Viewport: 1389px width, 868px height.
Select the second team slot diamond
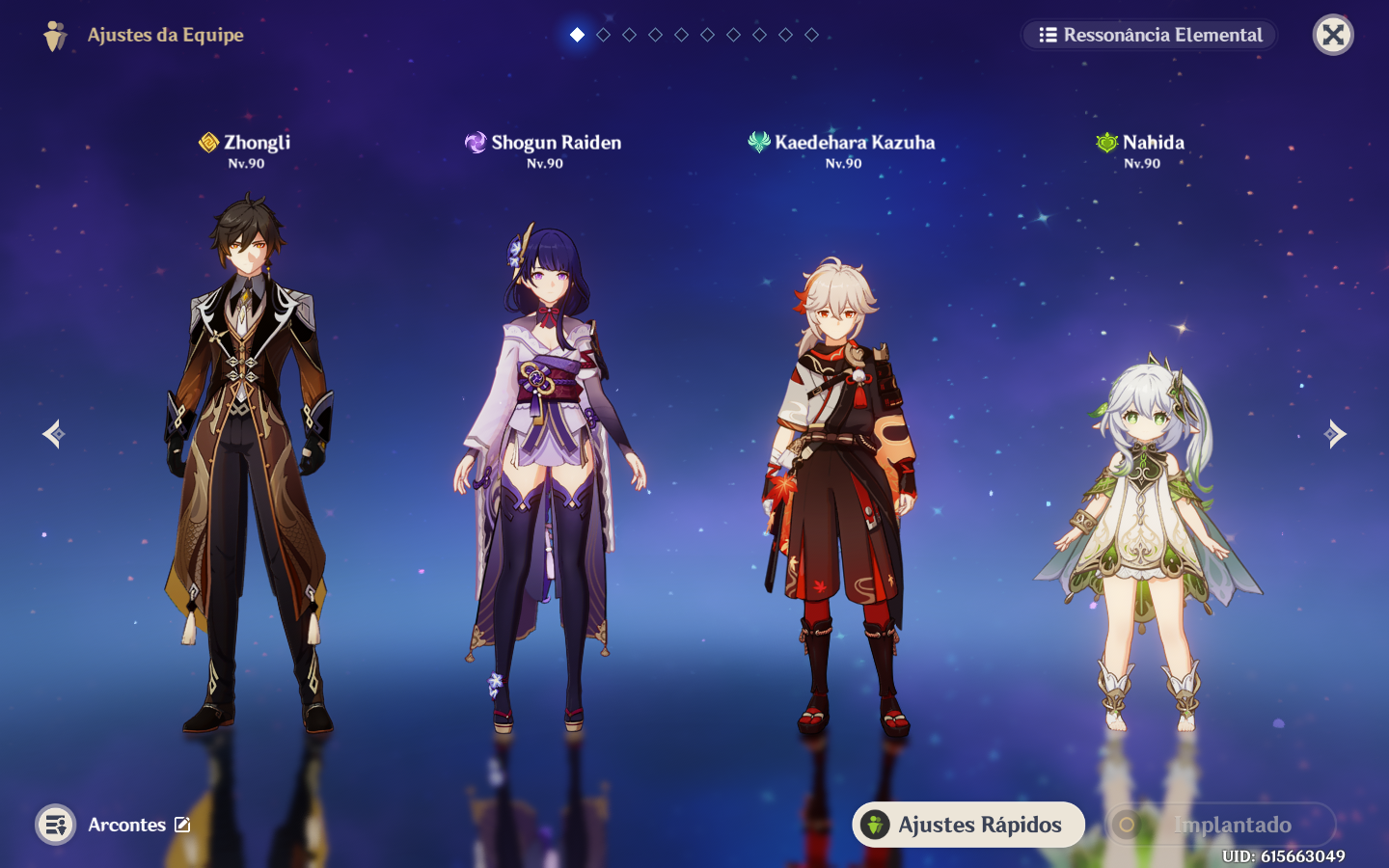[x=603, y=35]
